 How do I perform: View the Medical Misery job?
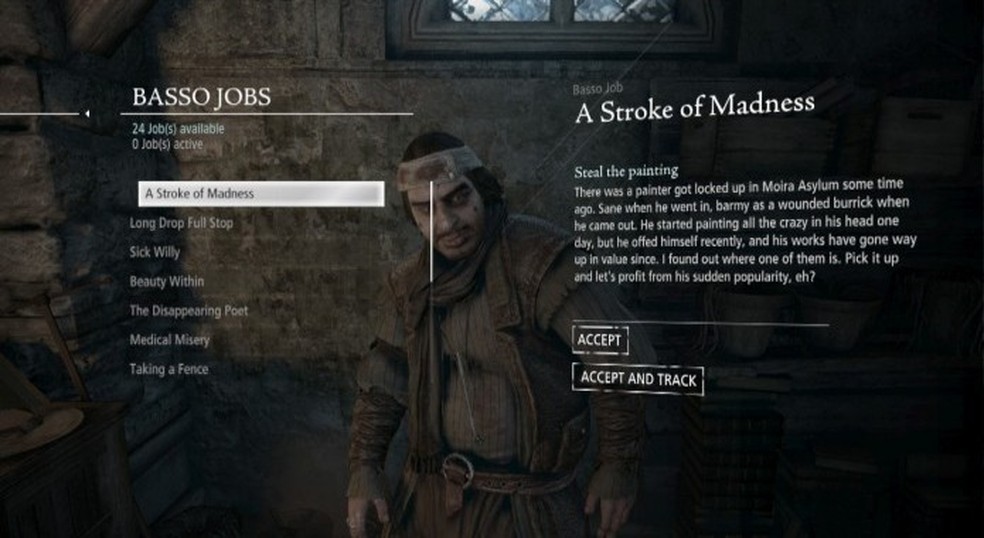[x=170, y=340]
